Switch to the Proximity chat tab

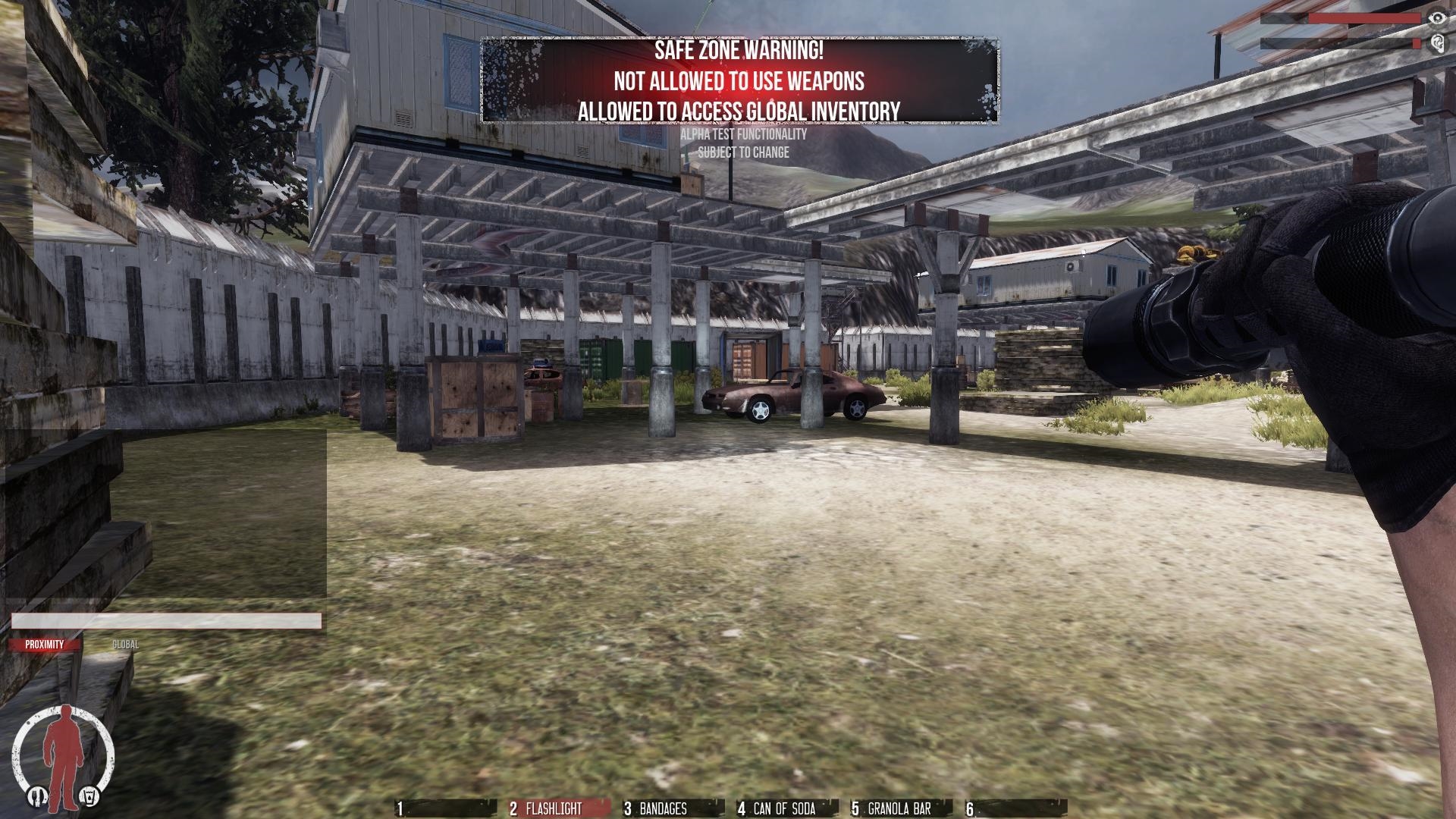45,645
